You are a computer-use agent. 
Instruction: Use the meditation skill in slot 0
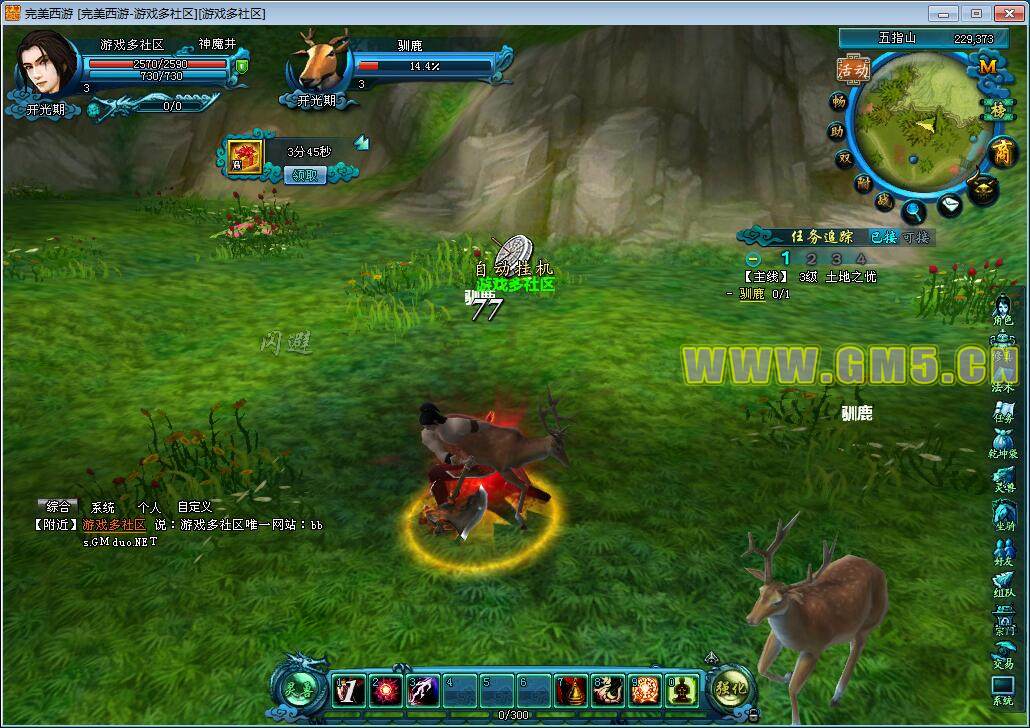point(685,689)
